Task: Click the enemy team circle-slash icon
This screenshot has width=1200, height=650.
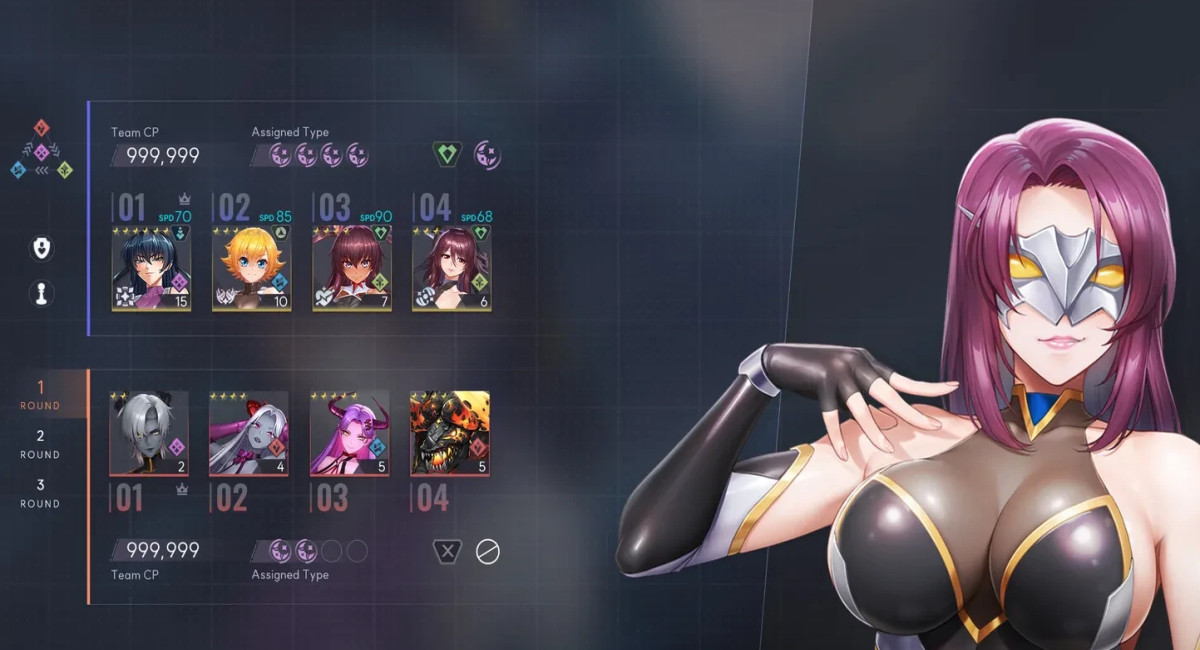Action: pyautogui.click(x=487, y=551)
